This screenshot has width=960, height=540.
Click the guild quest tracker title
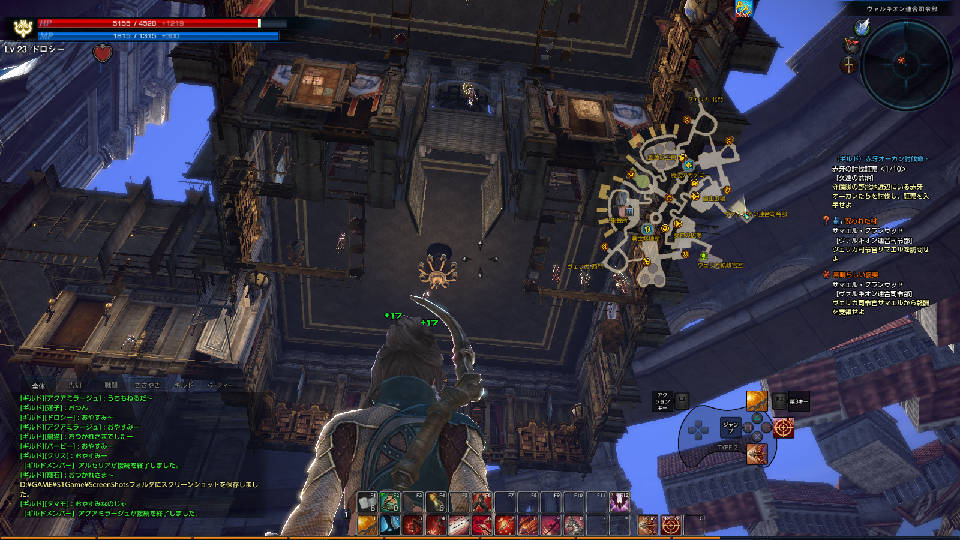click(x=880, y=158)
